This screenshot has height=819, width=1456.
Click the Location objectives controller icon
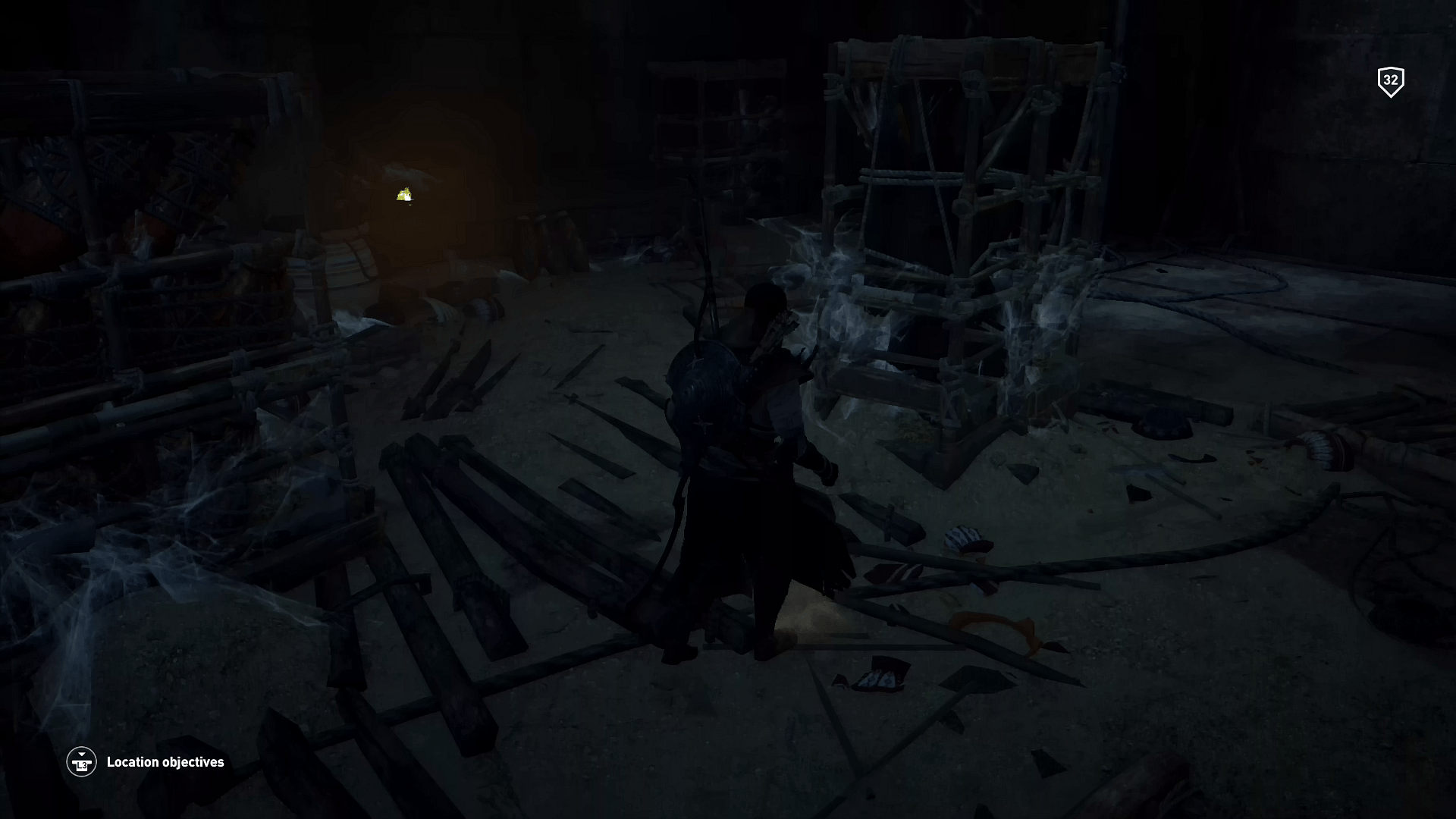tap(82, 764)
